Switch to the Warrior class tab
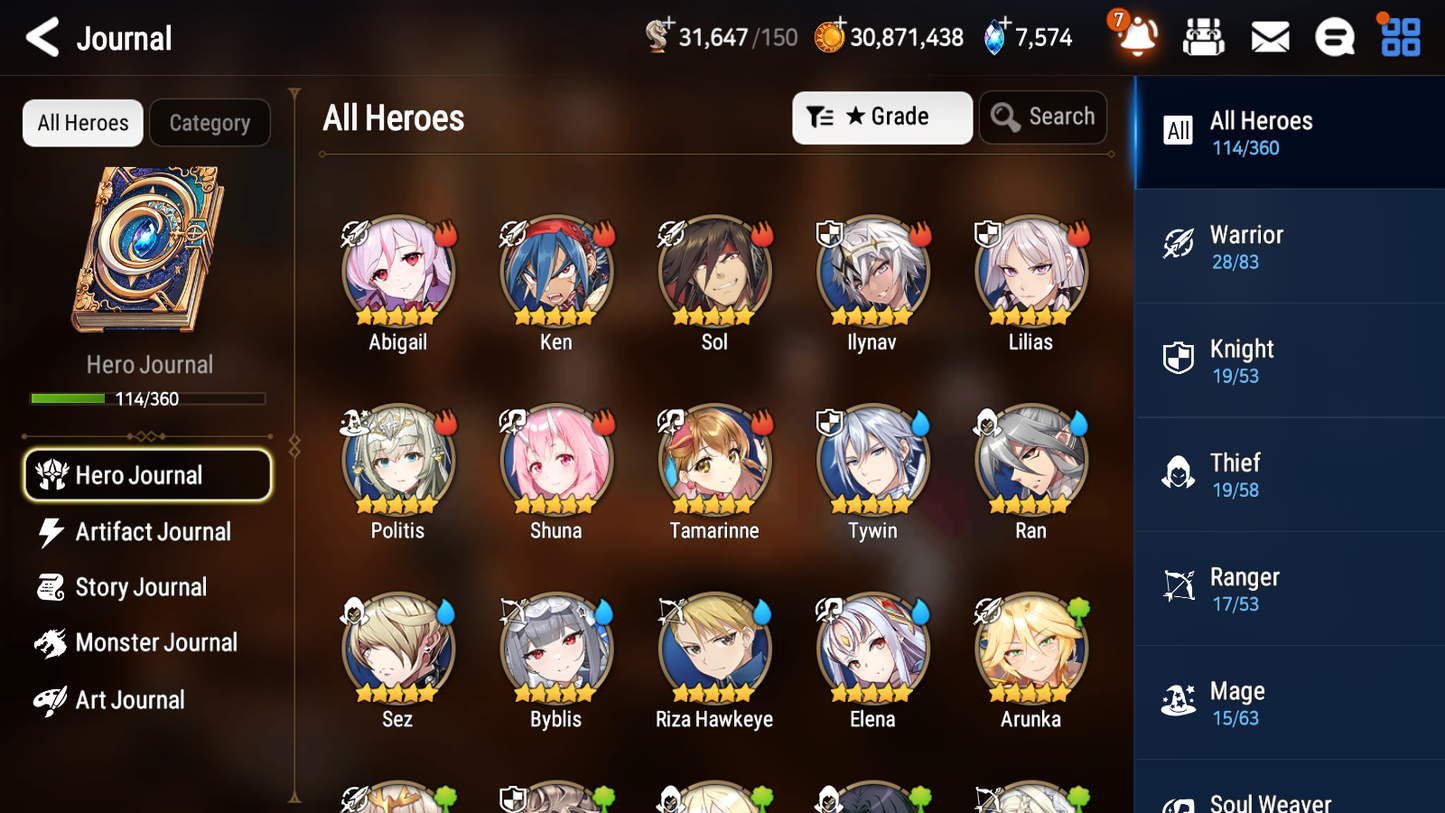1445x813 pixels. [x=1289, y=247]
